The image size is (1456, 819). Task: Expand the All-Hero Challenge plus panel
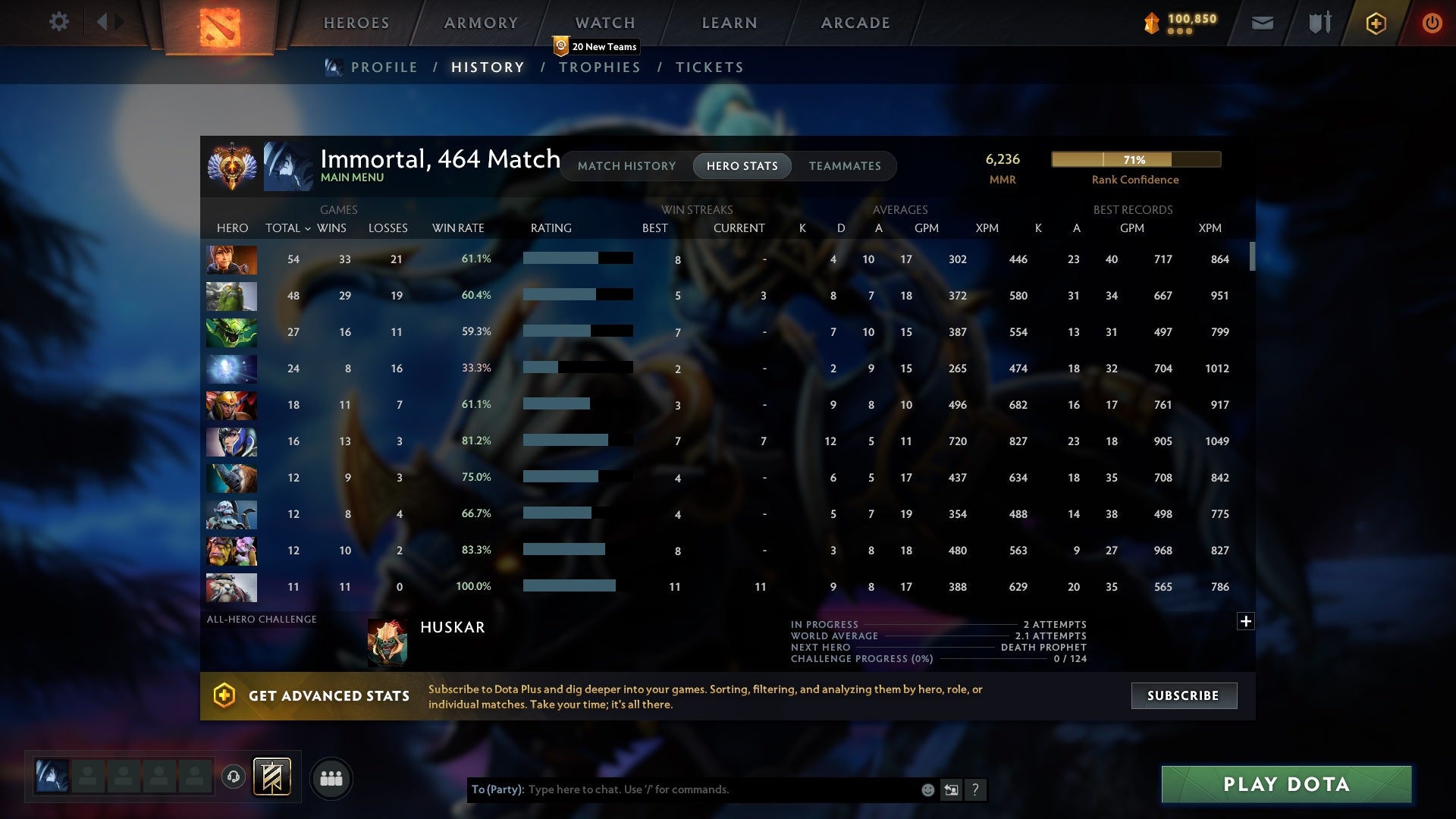(1246, 620)
